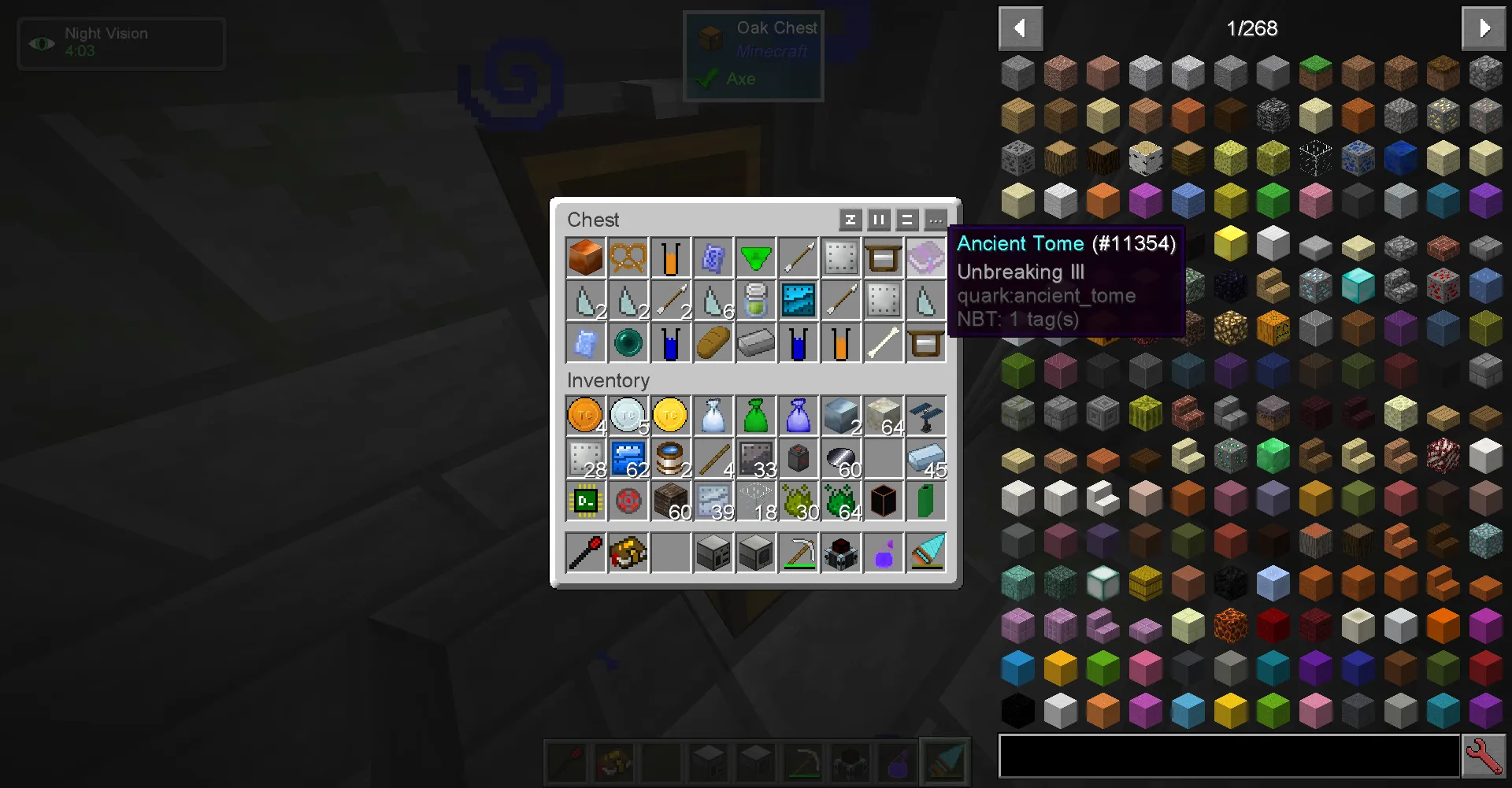Click the JEI item search bar
The width and height of the screenshot is (1512, 788).
pyautogui.click(x=1228, y=756)
